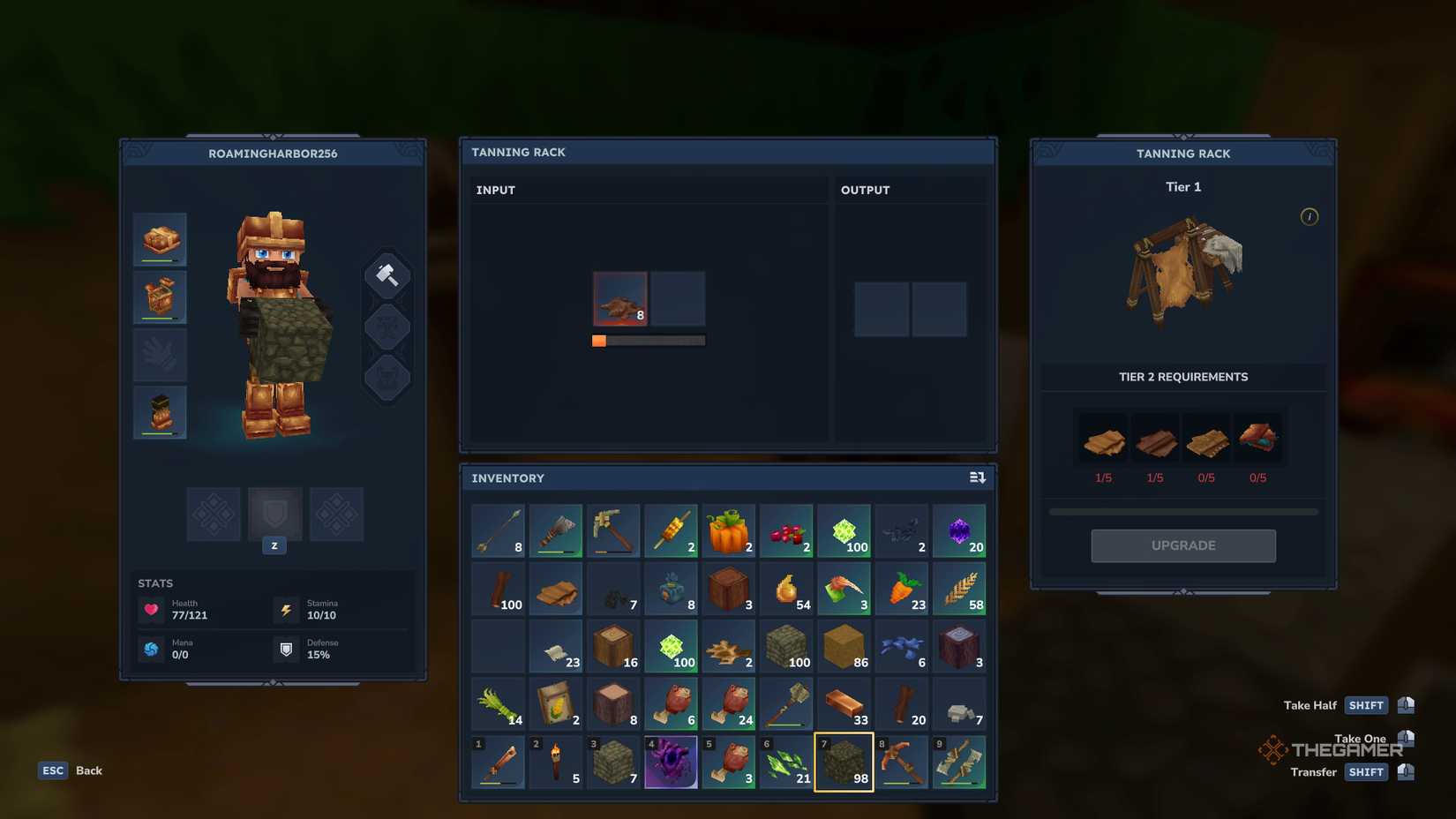Open the tanning rack info icon
Image resolution: width=1456 pixels, height=819 pixels.
[1310, 217]
